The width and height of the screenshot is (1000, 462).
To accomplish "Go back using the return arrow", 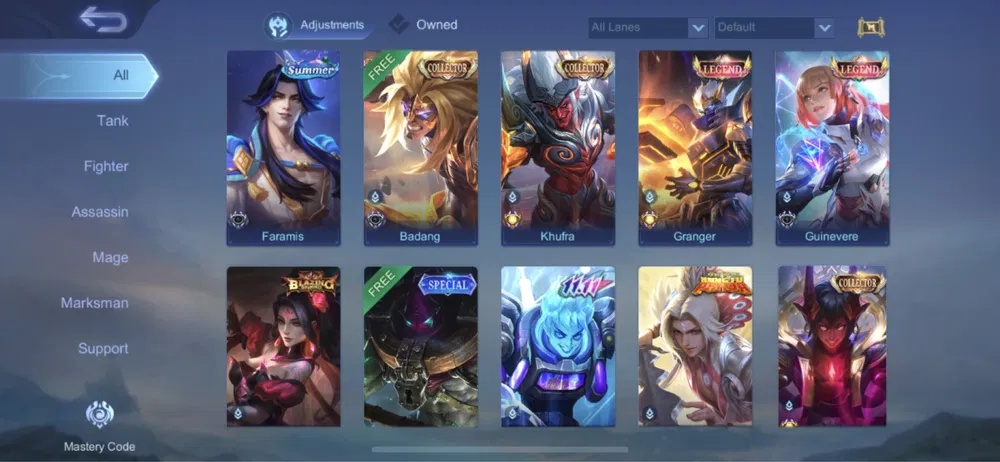I will (104, 19).
